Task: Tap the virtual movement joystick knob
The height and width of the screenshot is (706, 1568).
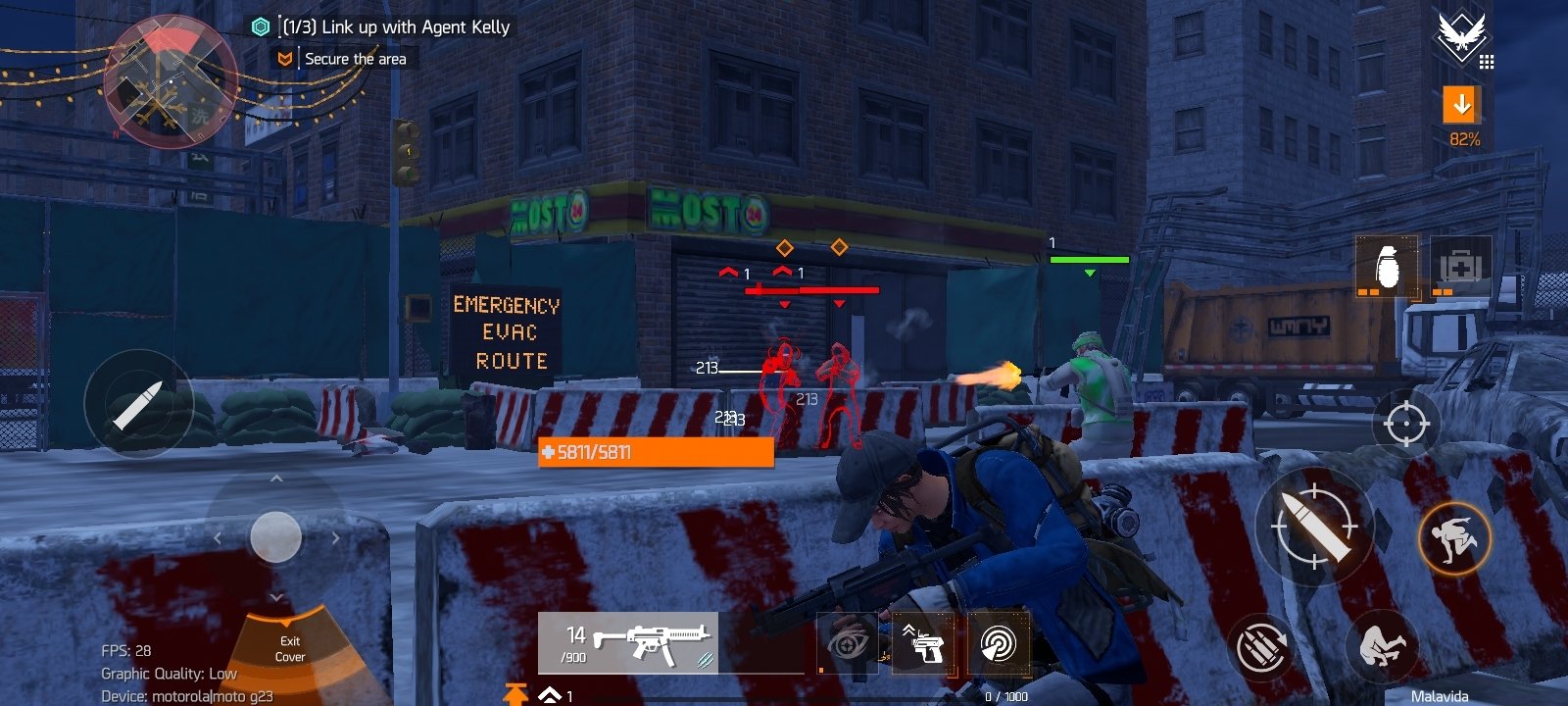Action: pos(275,536)
